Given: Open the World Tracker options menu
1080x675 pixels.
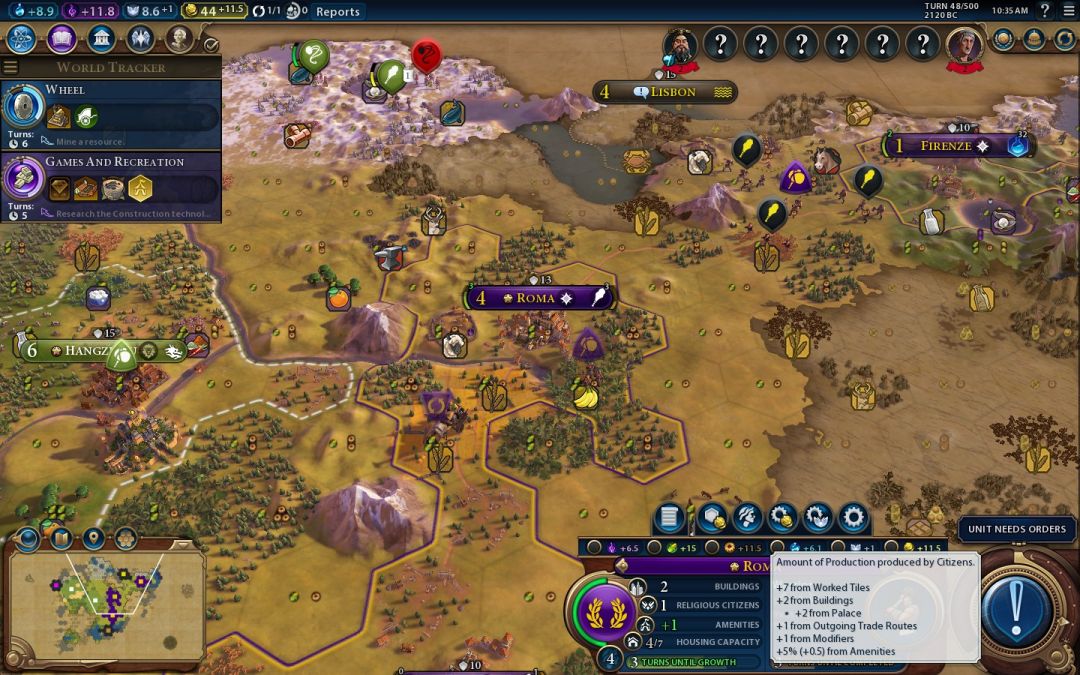Looking at the screenshot, I should [10, 67].
